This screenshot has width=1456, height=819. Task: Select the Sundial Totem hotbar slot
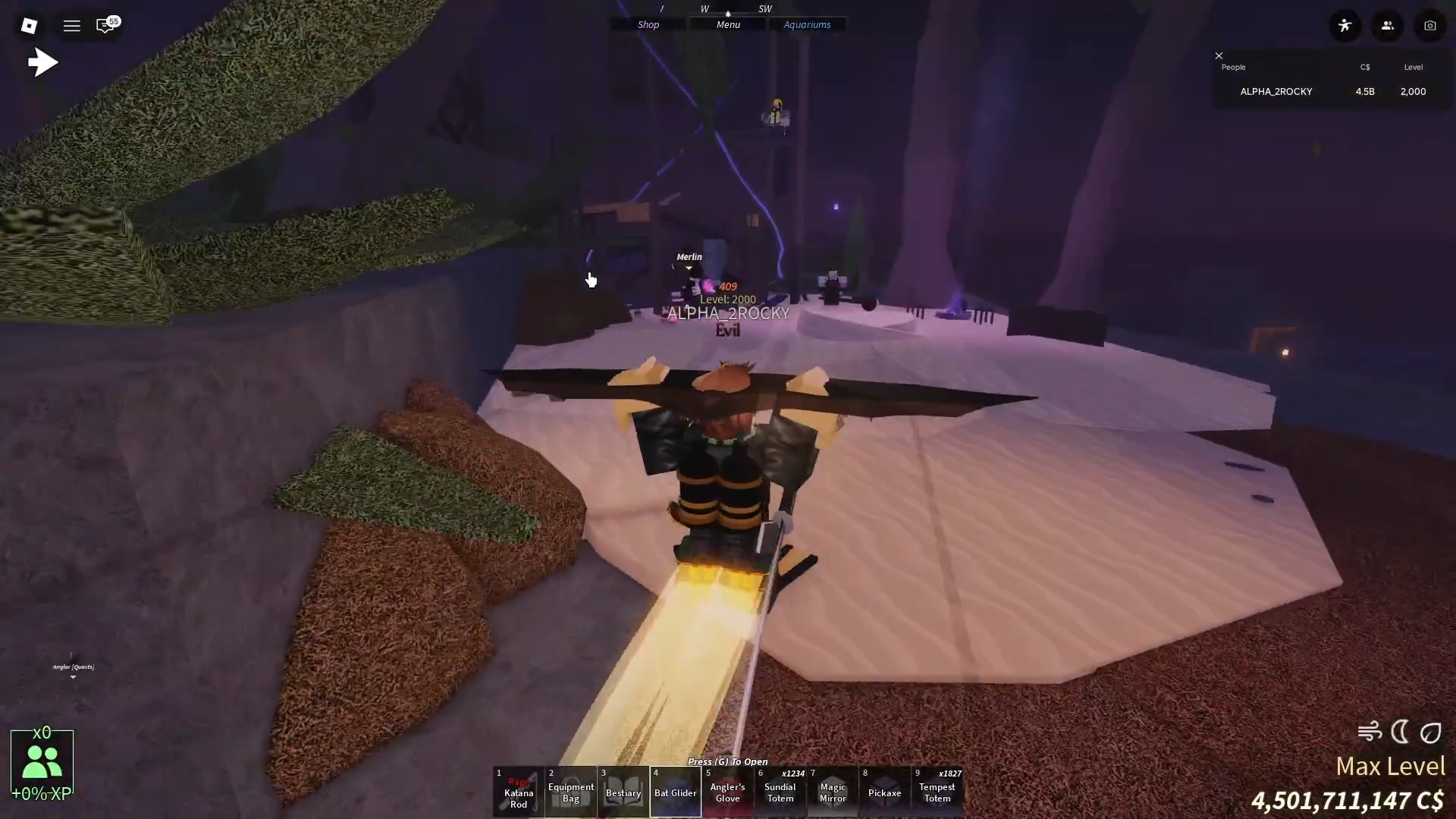click(x=780, y=792)
